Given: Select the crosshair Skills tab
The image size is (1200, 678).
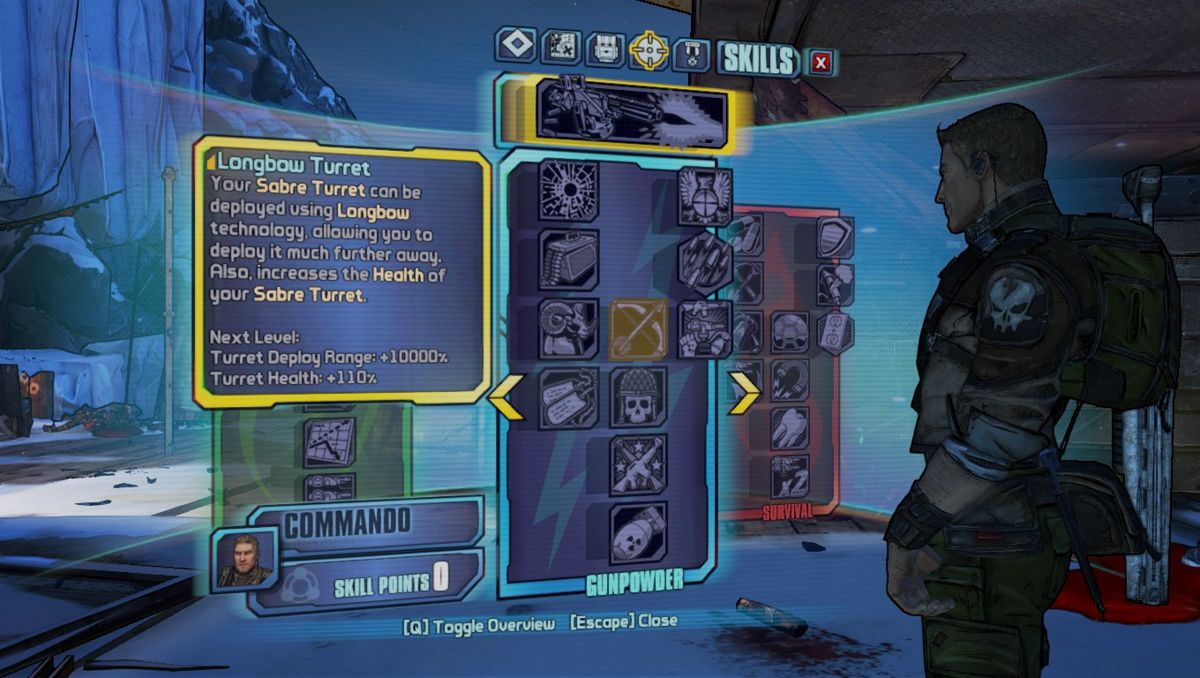Looking at the screenshot, I should [x=648, y=49].
